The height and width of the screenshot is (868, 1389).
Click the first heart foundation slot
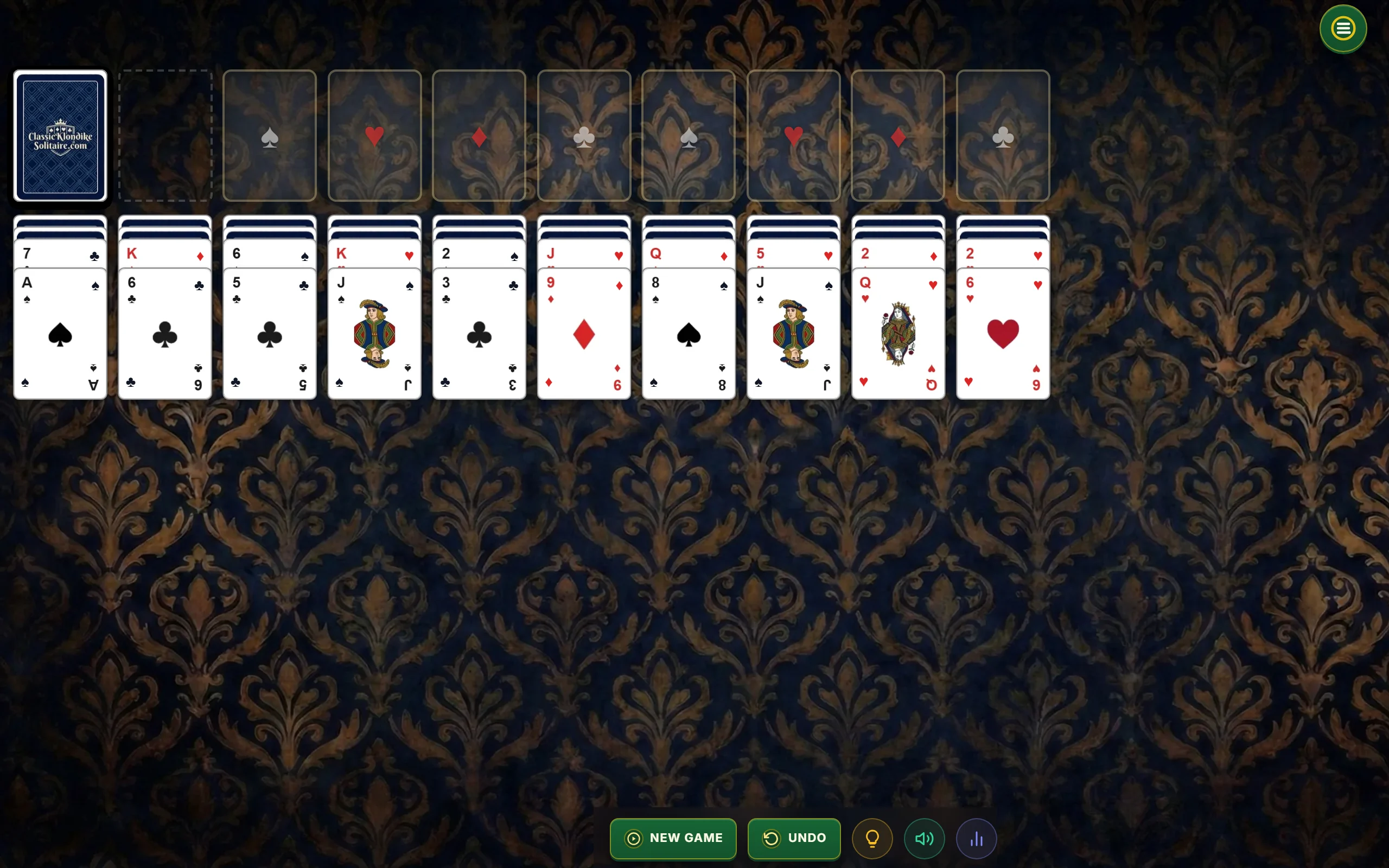374,136
